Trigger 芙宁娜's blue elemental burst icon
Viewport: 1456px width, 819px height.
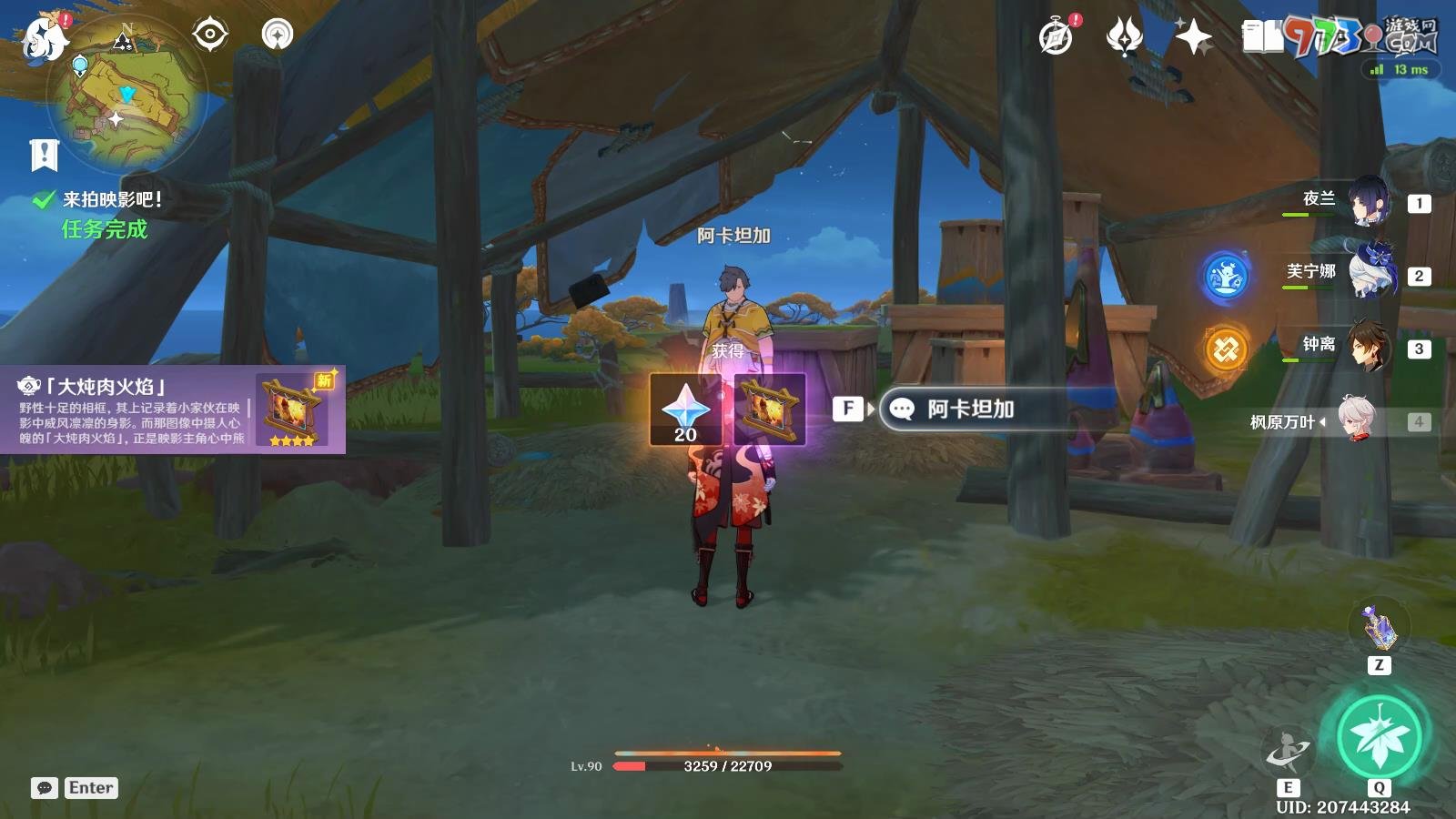(x=1226, y=276)
